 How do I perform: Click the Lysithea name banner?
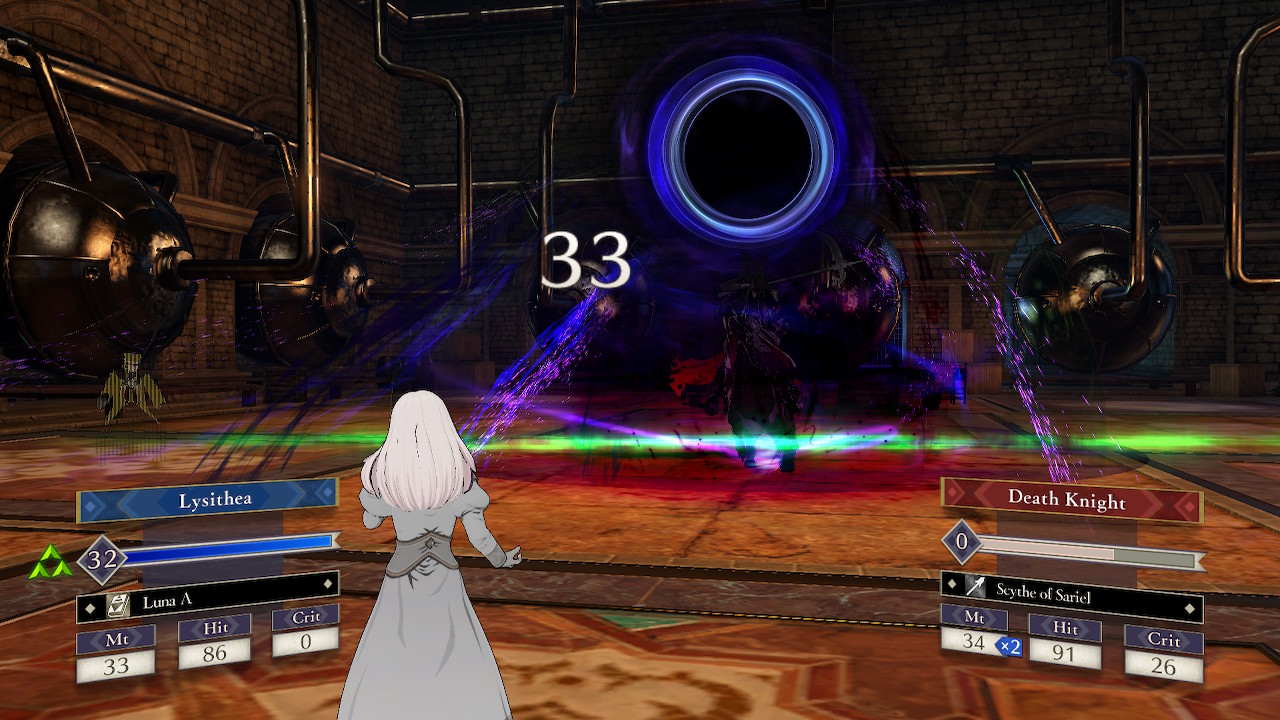(208, 500)
